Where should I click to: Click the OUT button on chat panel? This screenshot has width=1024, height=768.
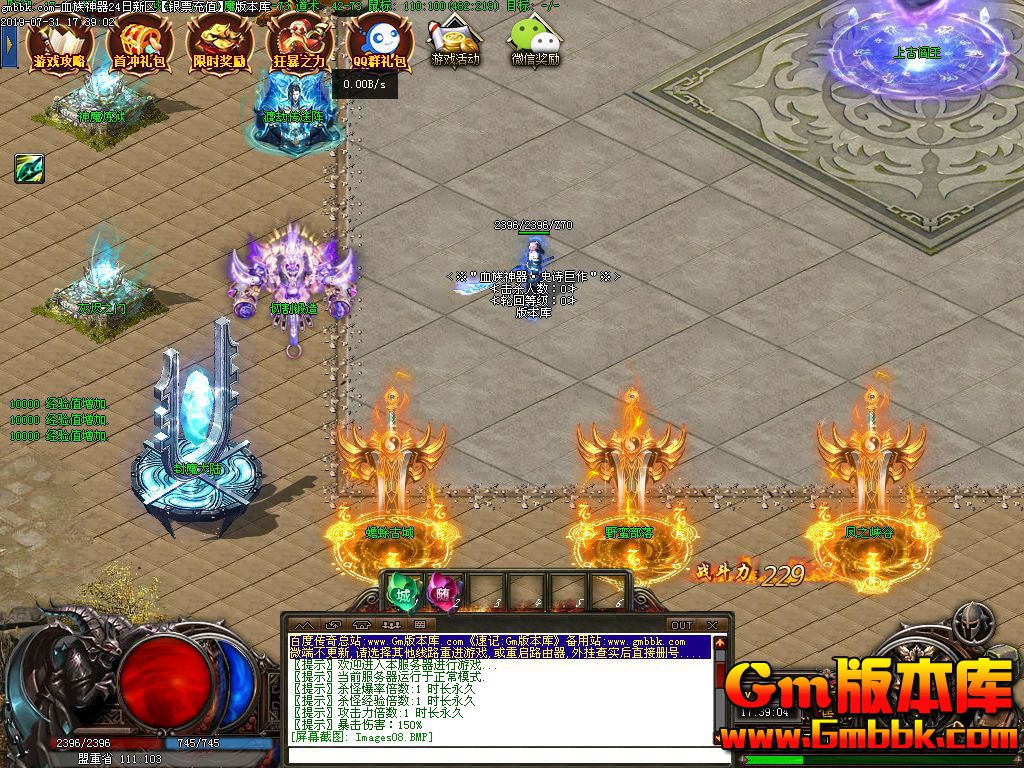tap(681, 626)
